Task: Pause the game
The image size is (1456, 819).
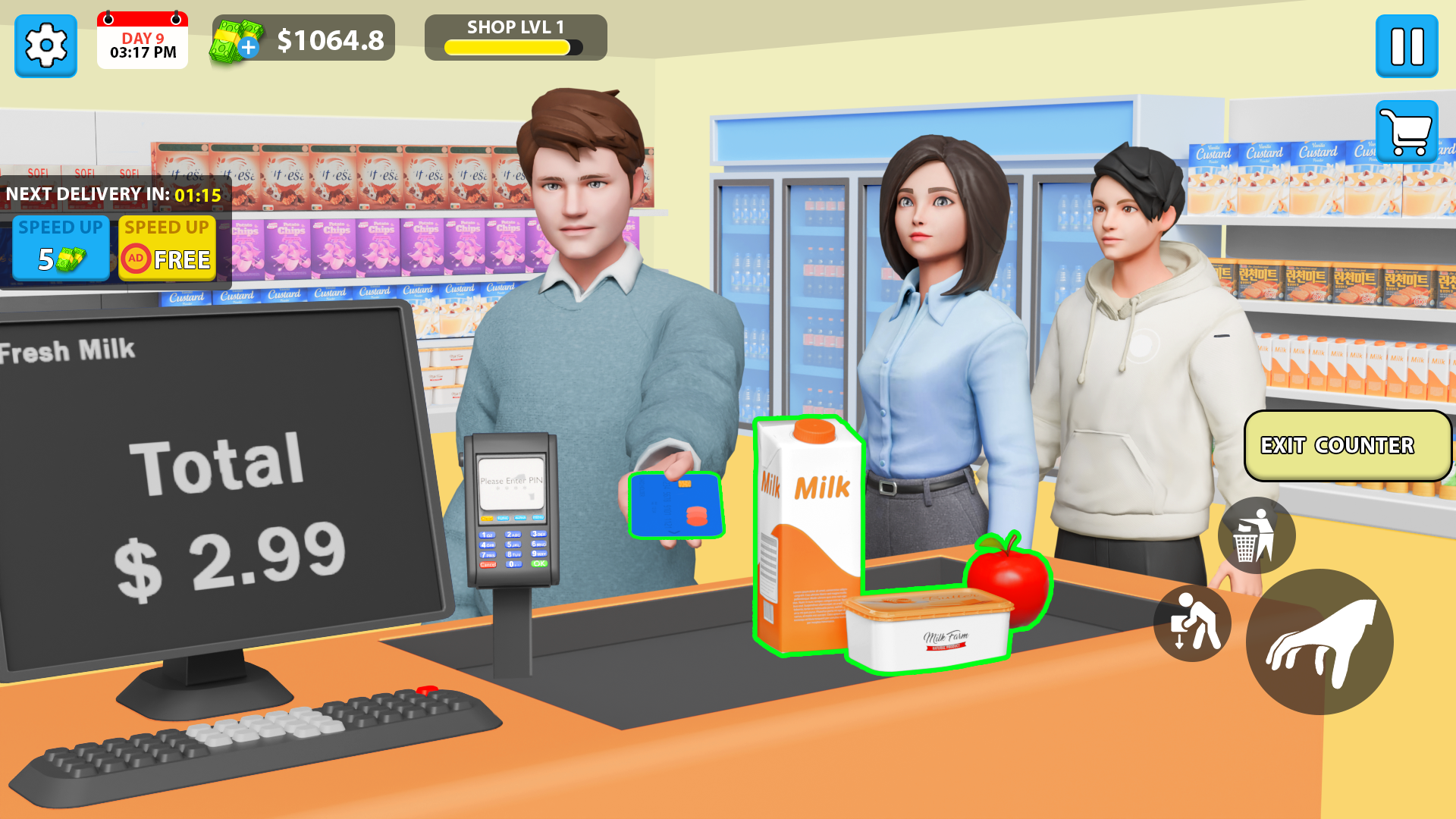Action: tap(1407, 47)
